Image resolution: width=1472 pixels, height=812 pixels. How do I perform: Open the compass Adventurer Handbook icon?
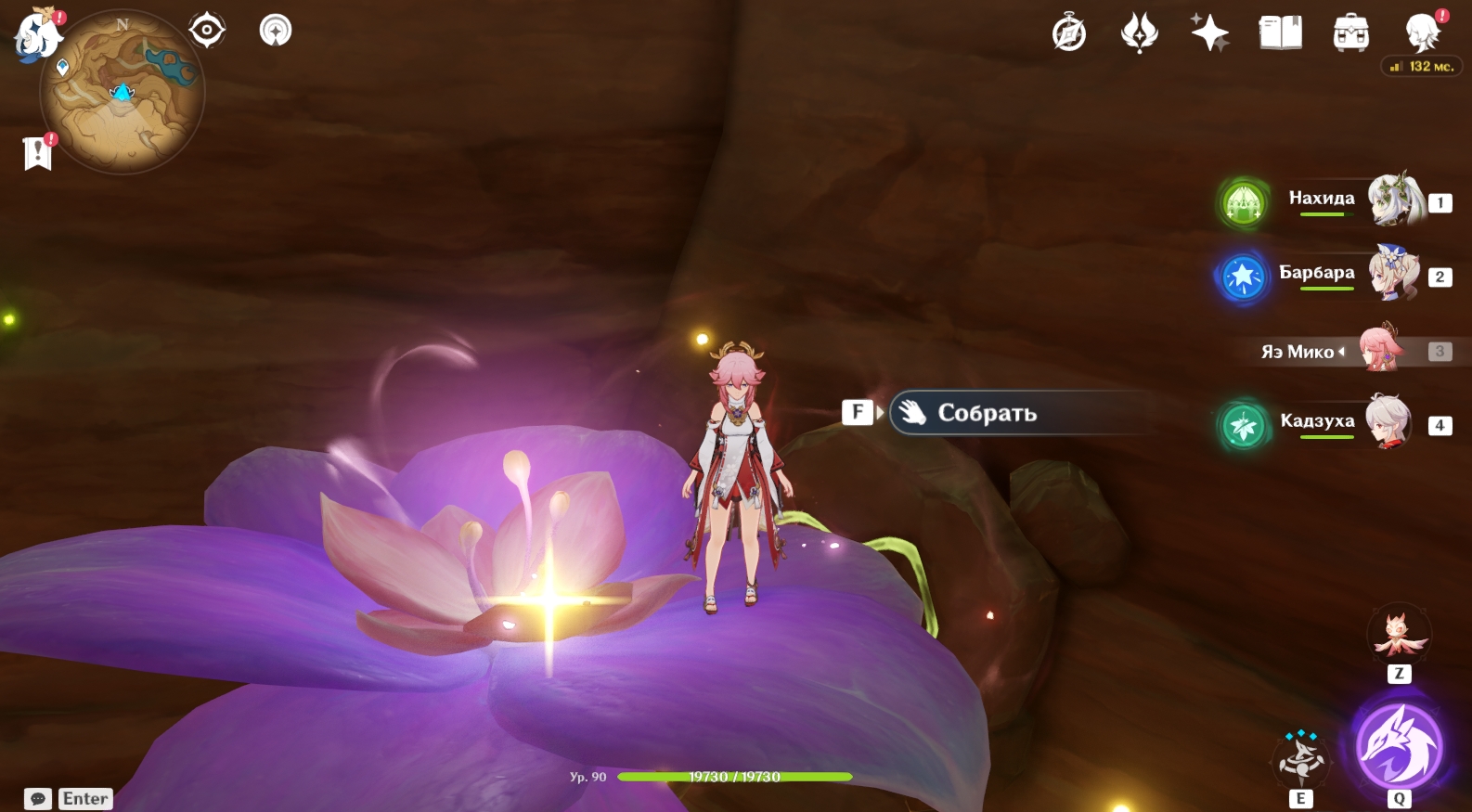pos(1069,33)
